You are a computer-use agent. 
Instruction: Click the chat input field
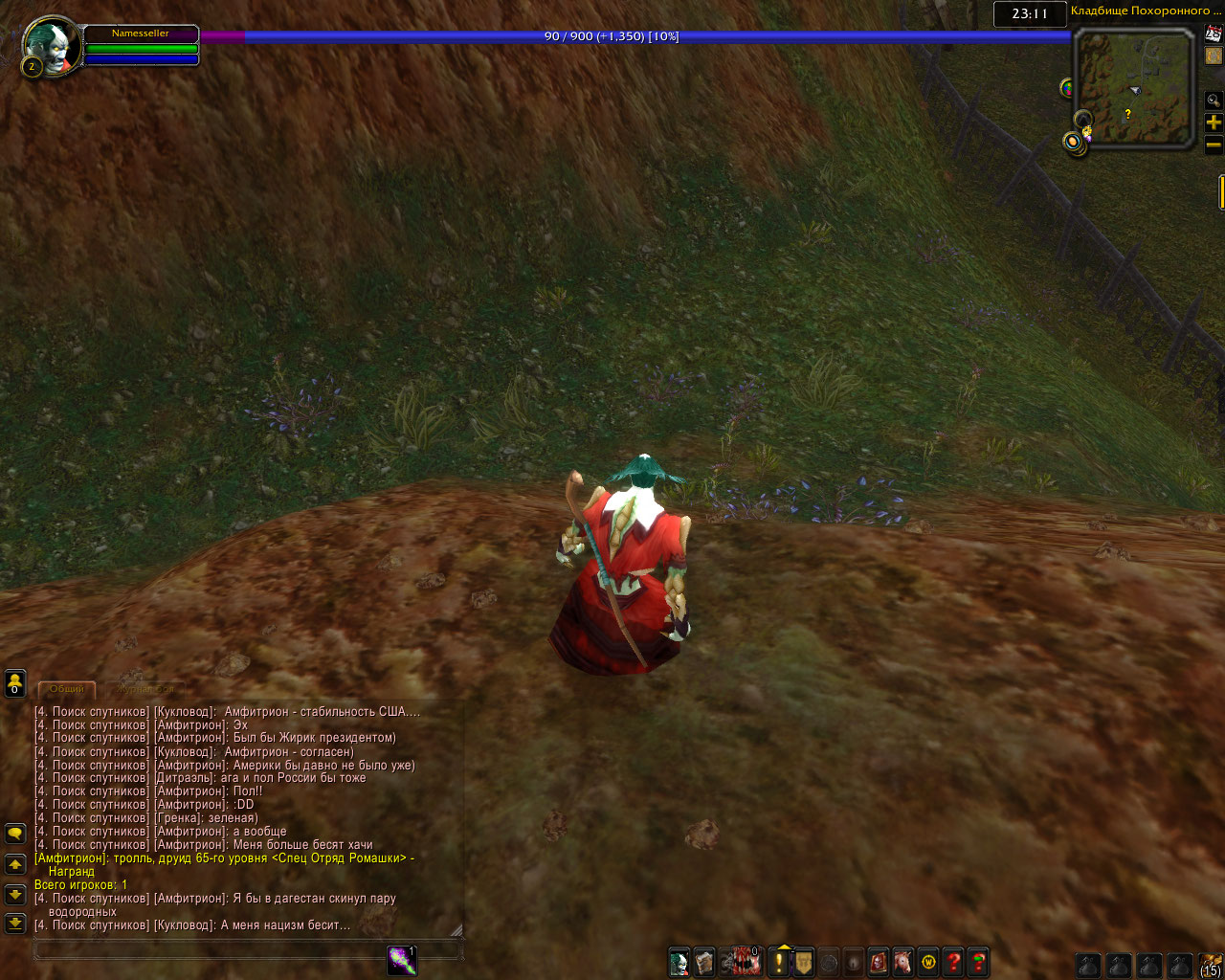click(x=211, y=950)
